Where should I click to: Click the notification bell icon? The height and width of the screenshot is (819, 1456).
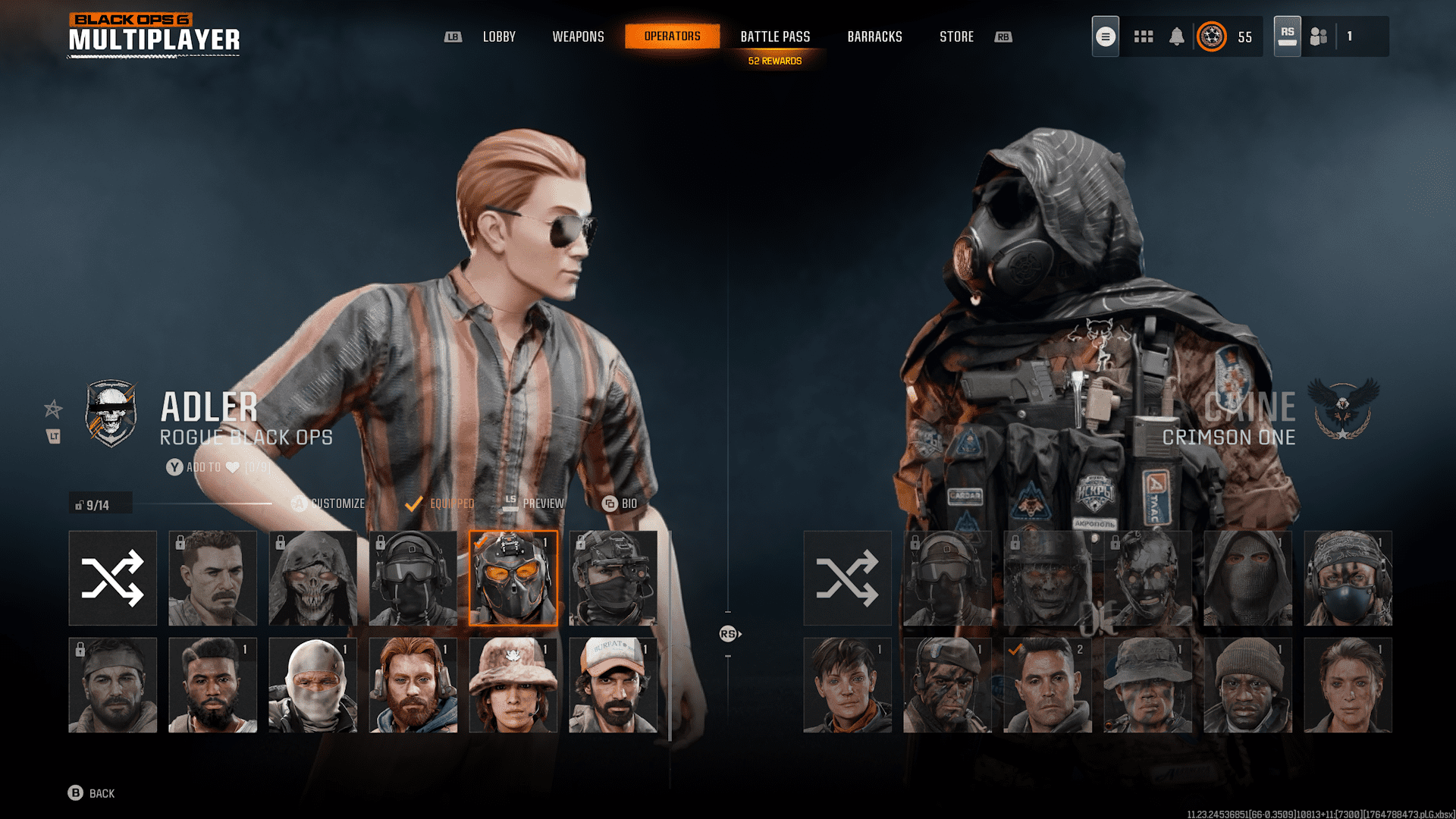1177,36
